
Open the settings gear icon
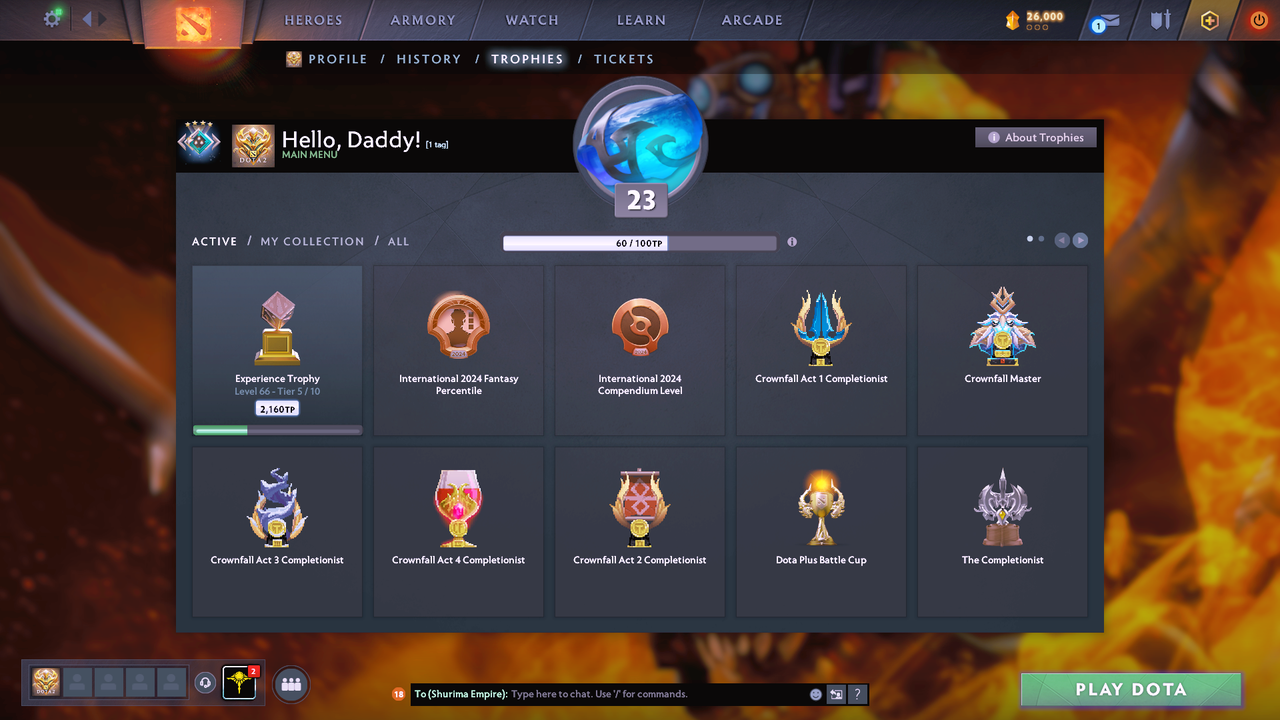52,18
